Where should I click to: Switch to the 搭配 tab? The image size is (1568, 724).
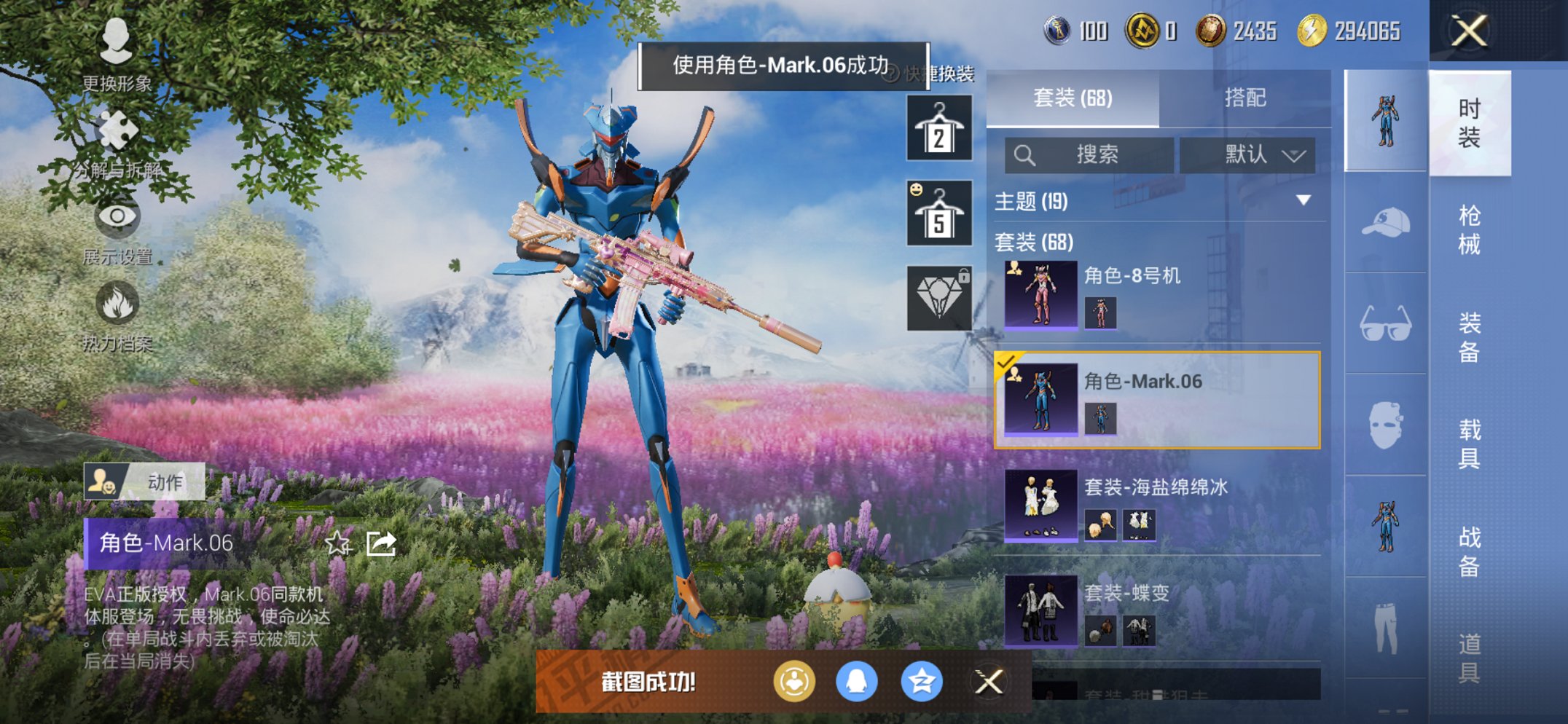pos(1247,97)
